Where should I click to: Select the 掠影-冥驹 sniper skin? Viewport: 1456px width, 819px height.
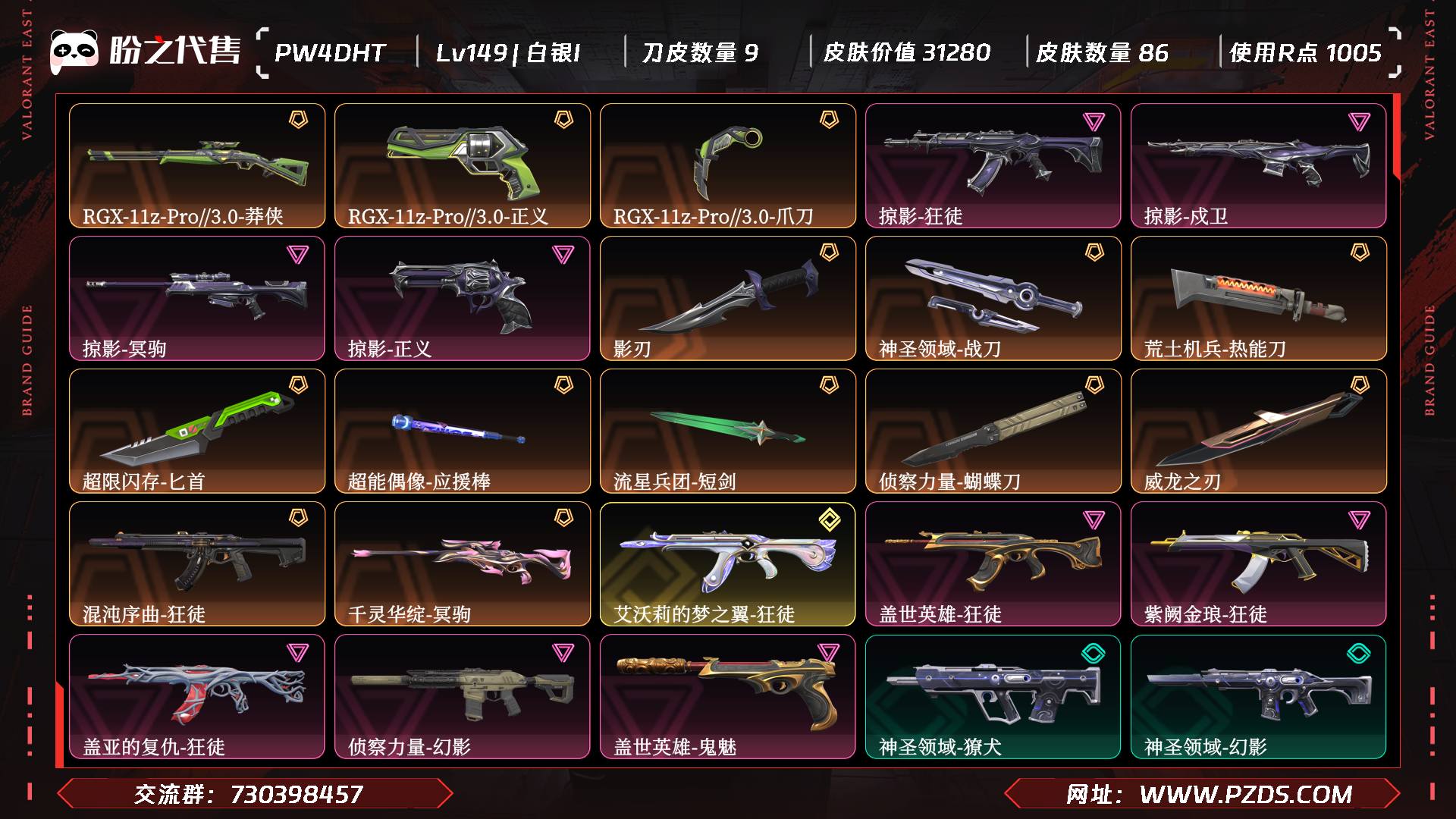pos(197,298)
